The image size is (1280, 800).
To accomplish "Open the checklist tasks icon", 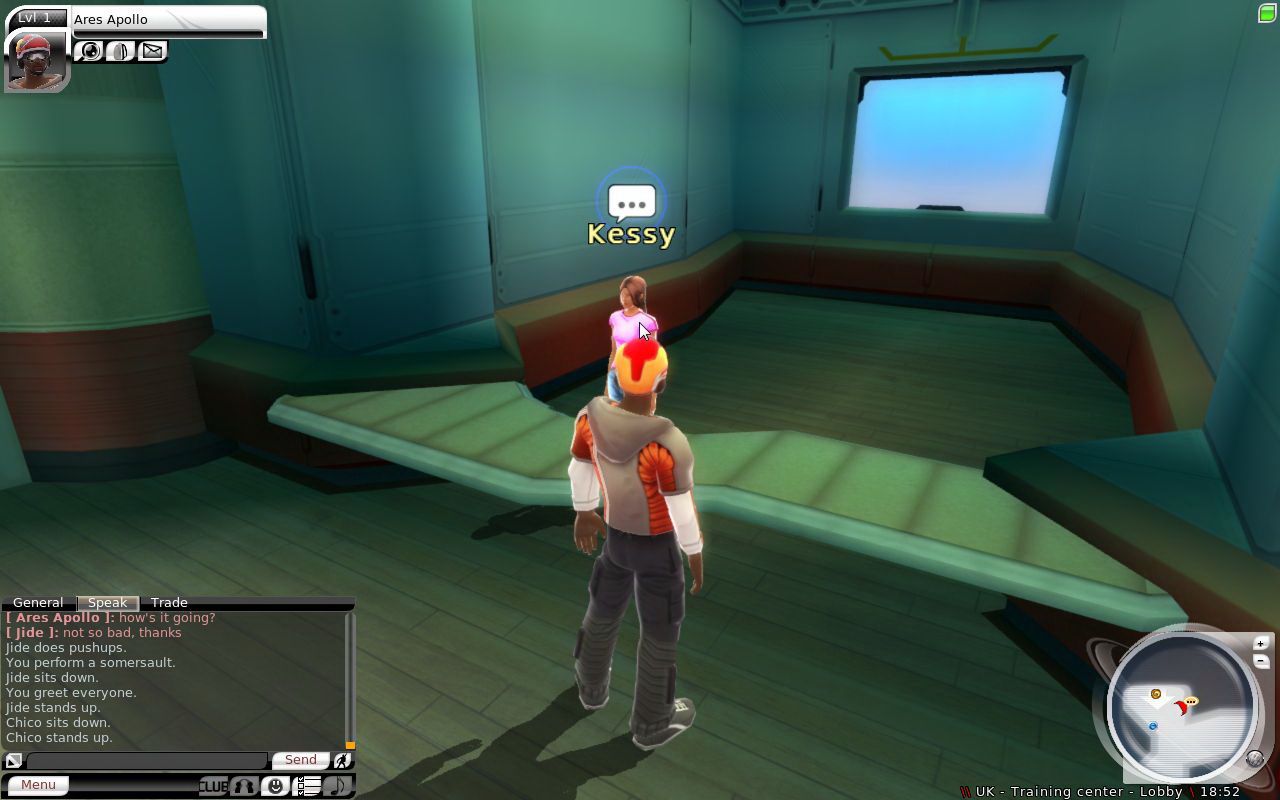I will click(x=308, y=786).
